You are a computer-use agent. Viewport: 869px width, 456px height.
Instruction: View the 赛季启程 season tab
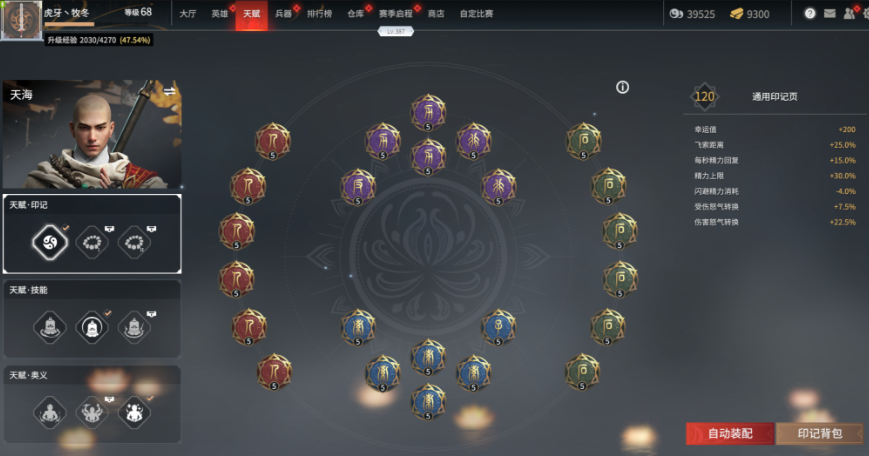(395, 14)
